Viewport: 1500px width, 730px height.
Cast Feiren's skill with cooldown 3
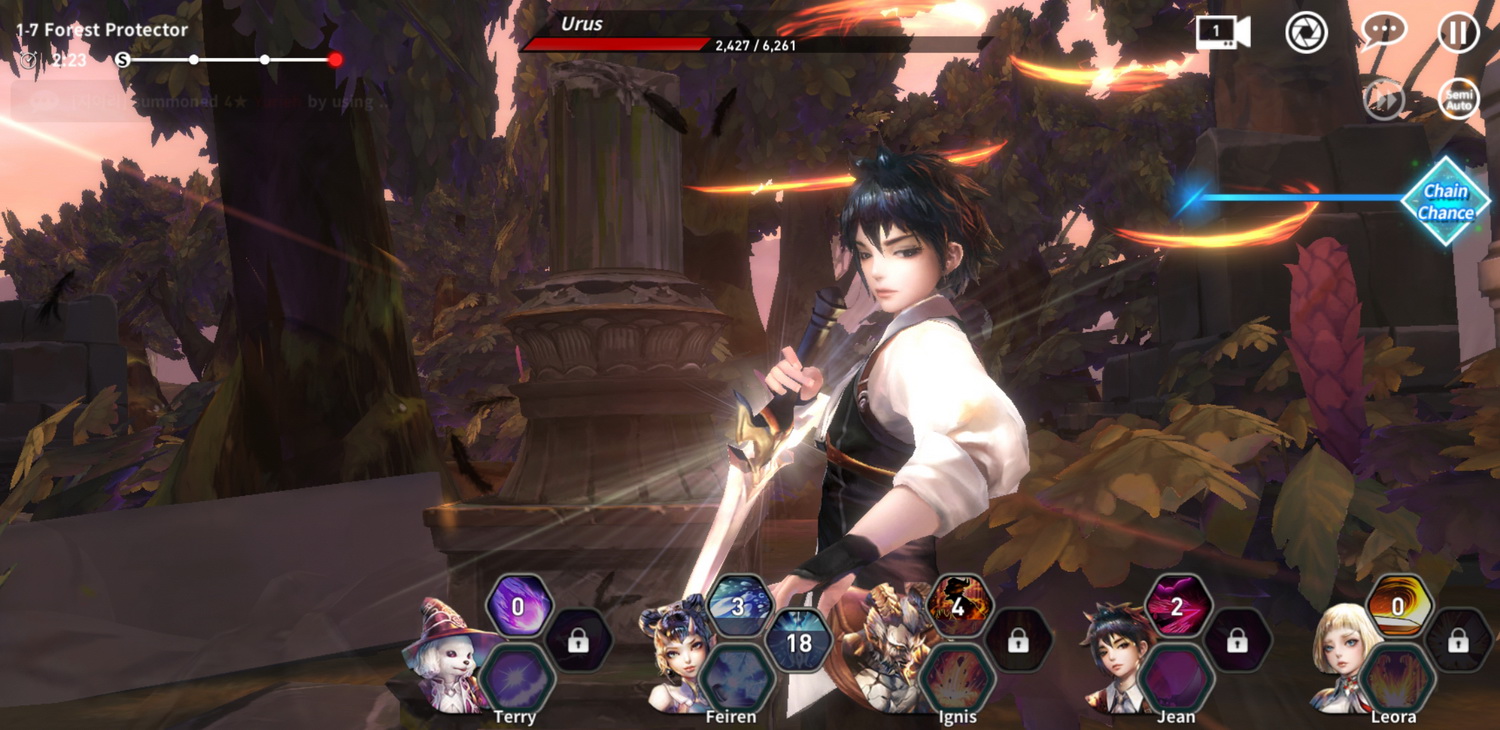[739, 606]
